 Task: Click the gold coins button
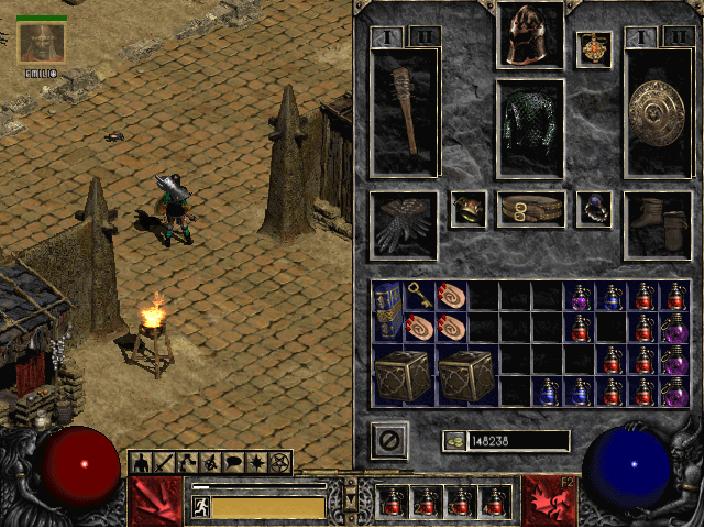click(x=455, y=440)
